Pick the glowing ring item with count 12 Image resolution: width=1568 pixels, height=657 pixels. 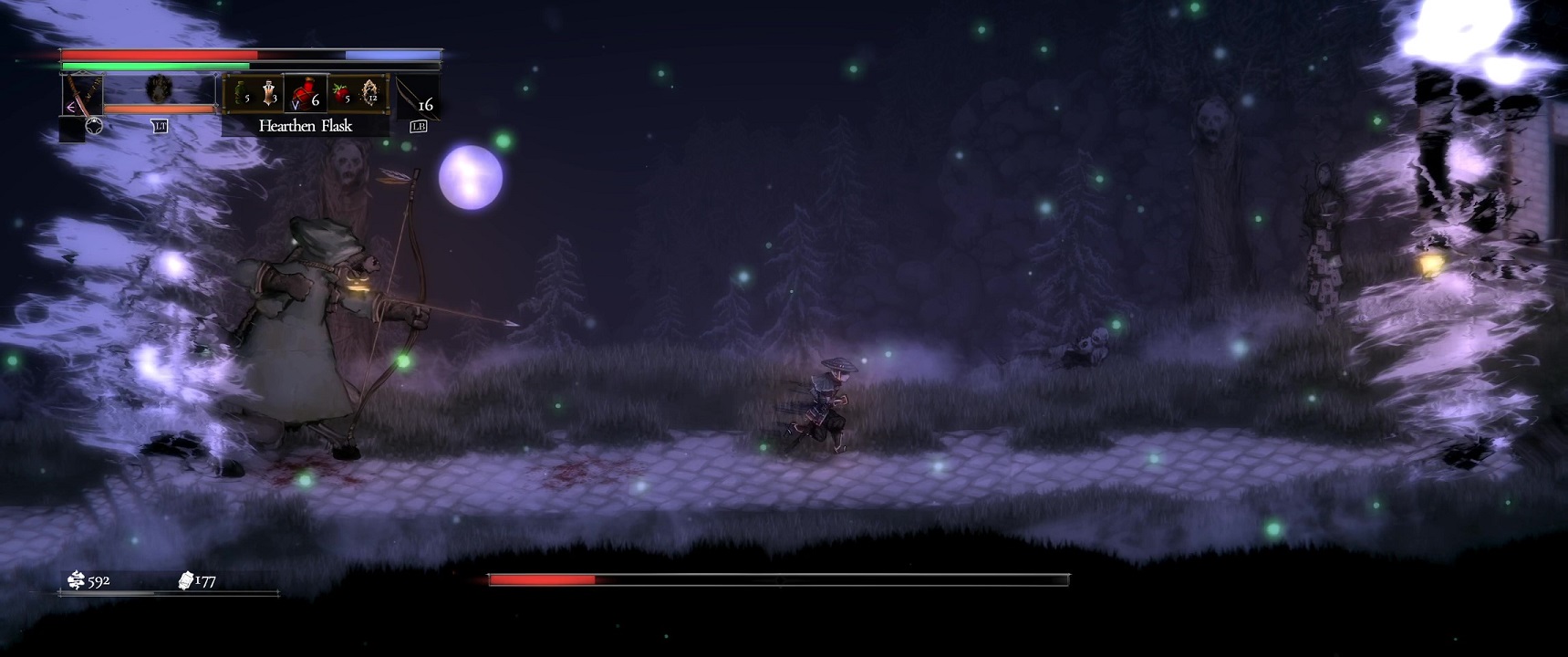370,93
